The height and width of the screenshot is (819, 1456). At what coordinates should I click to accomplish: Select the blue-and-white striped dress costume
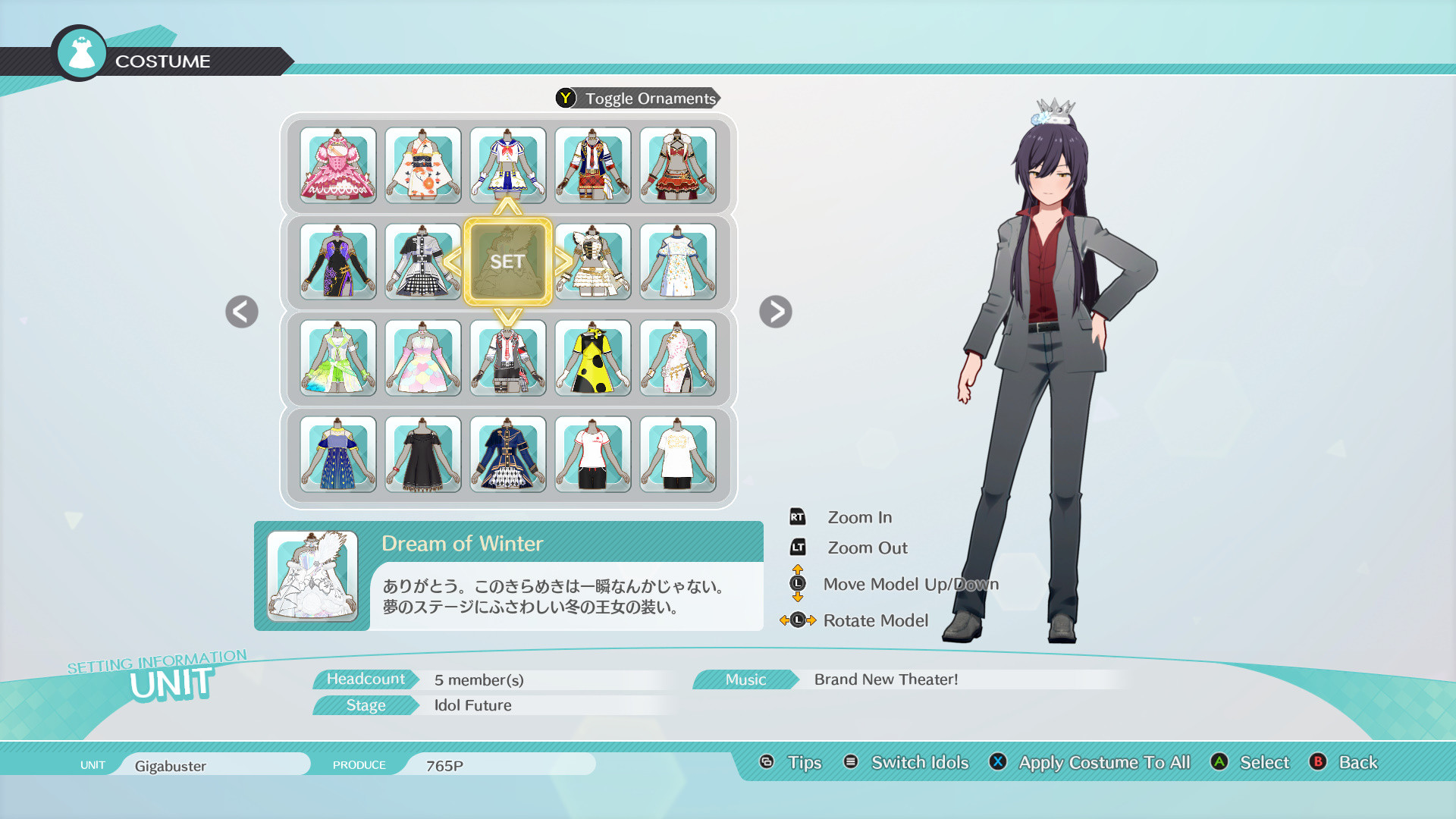click(337, 454)
